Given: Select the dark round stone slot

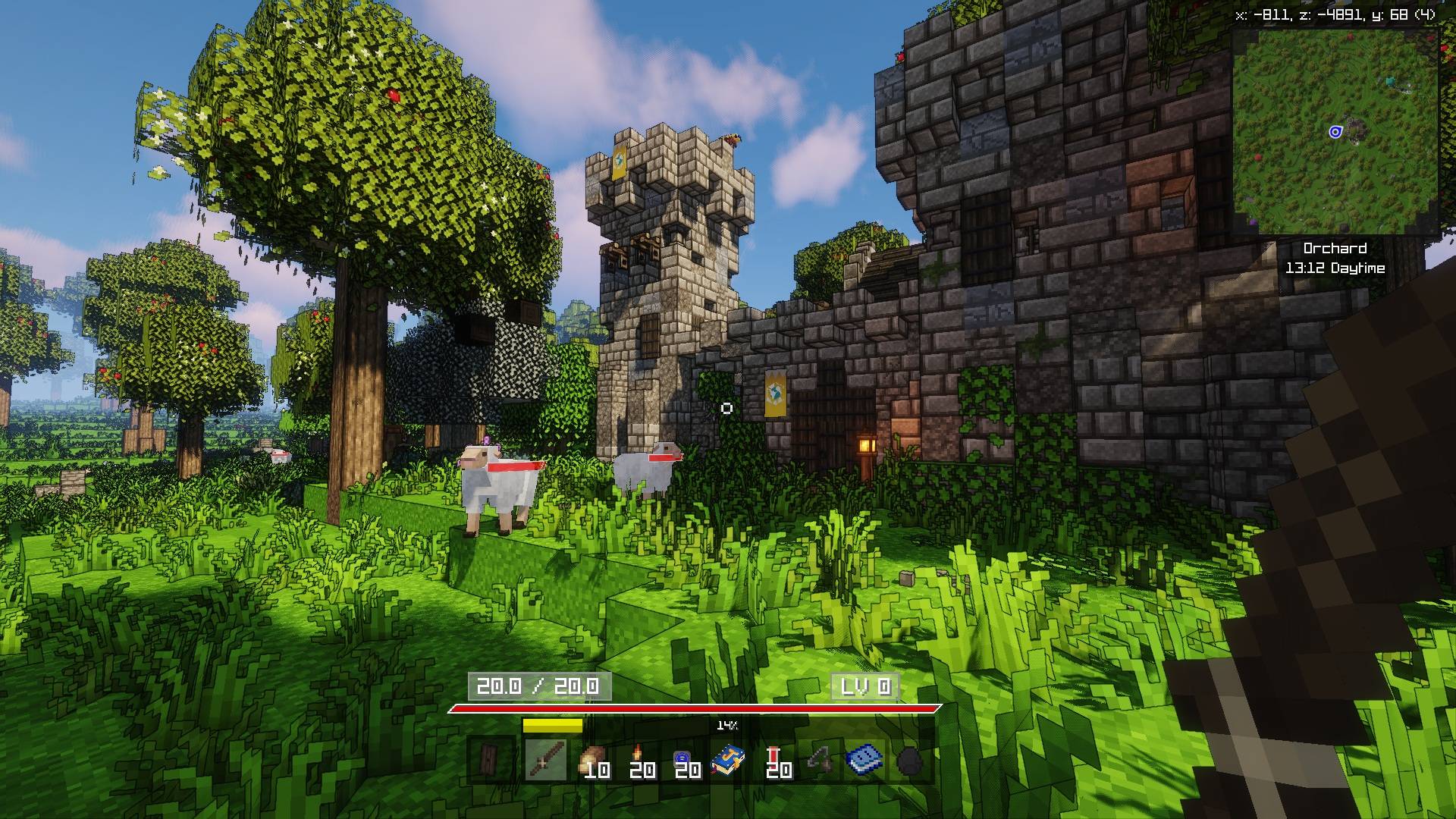Looking at the screenshot, I should coord(909,761).
